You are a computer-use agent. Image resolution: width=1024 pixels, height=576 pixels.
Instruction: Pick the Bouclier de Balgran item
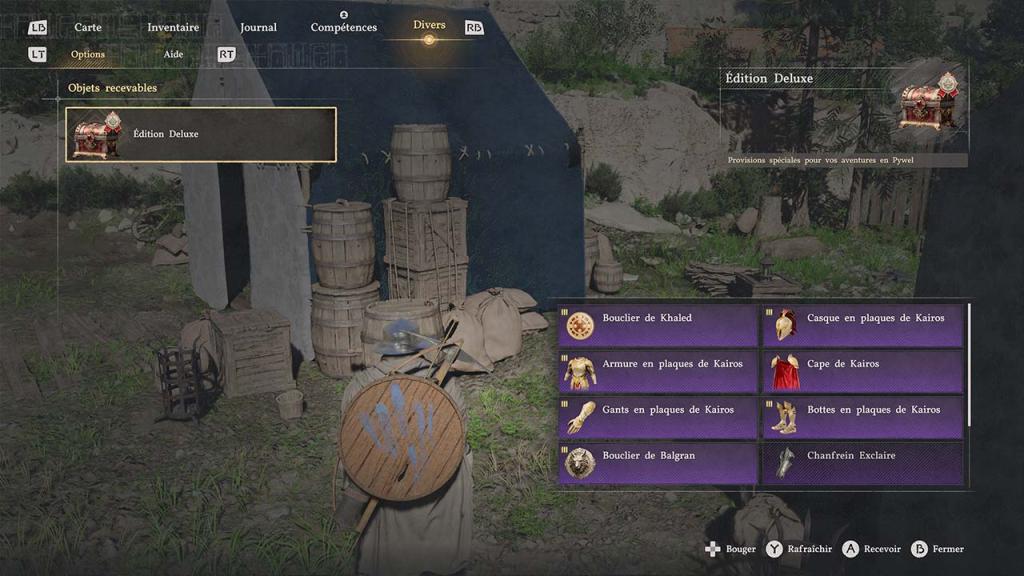tap(658, 463)
